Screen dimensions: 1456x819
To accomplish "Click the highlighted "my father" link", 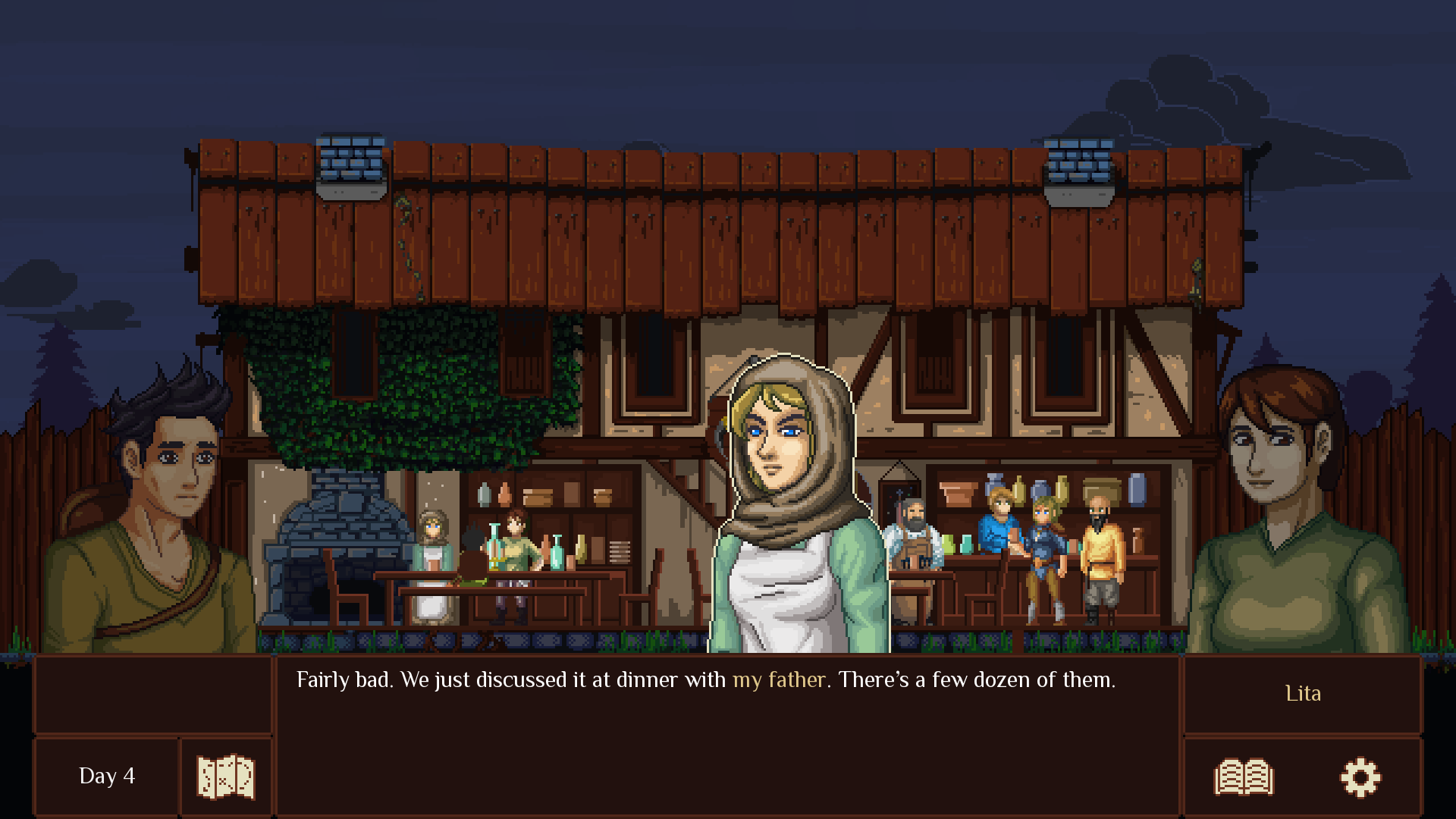I will (x=778, y=680).
